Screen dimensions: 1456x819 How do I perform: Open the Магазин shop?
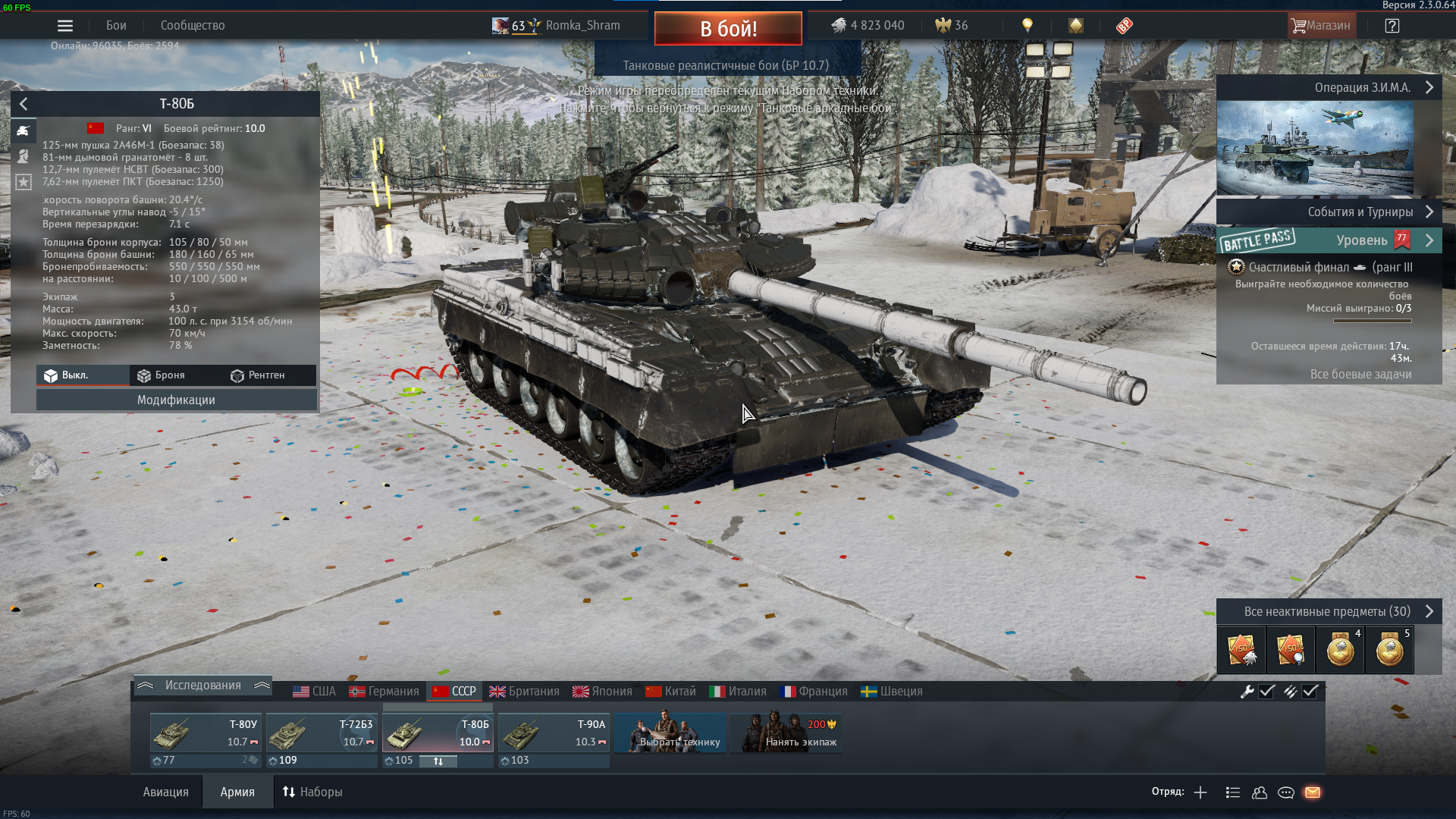click(1321, 26)
